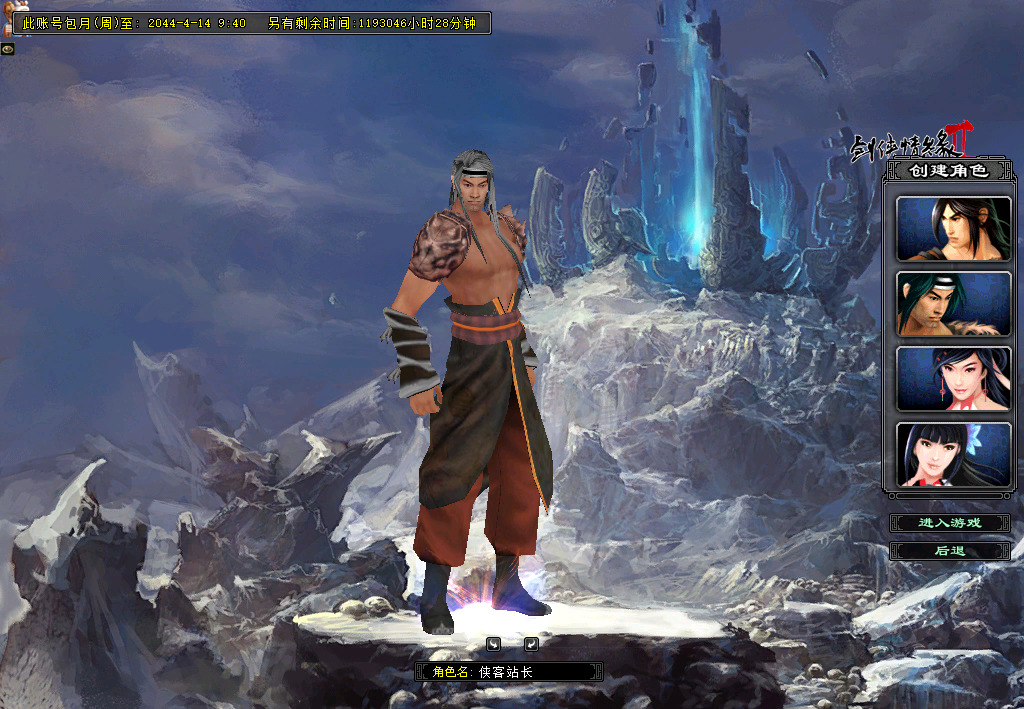Choose the headband-wearing male character portrait

[x=953, y=304]
